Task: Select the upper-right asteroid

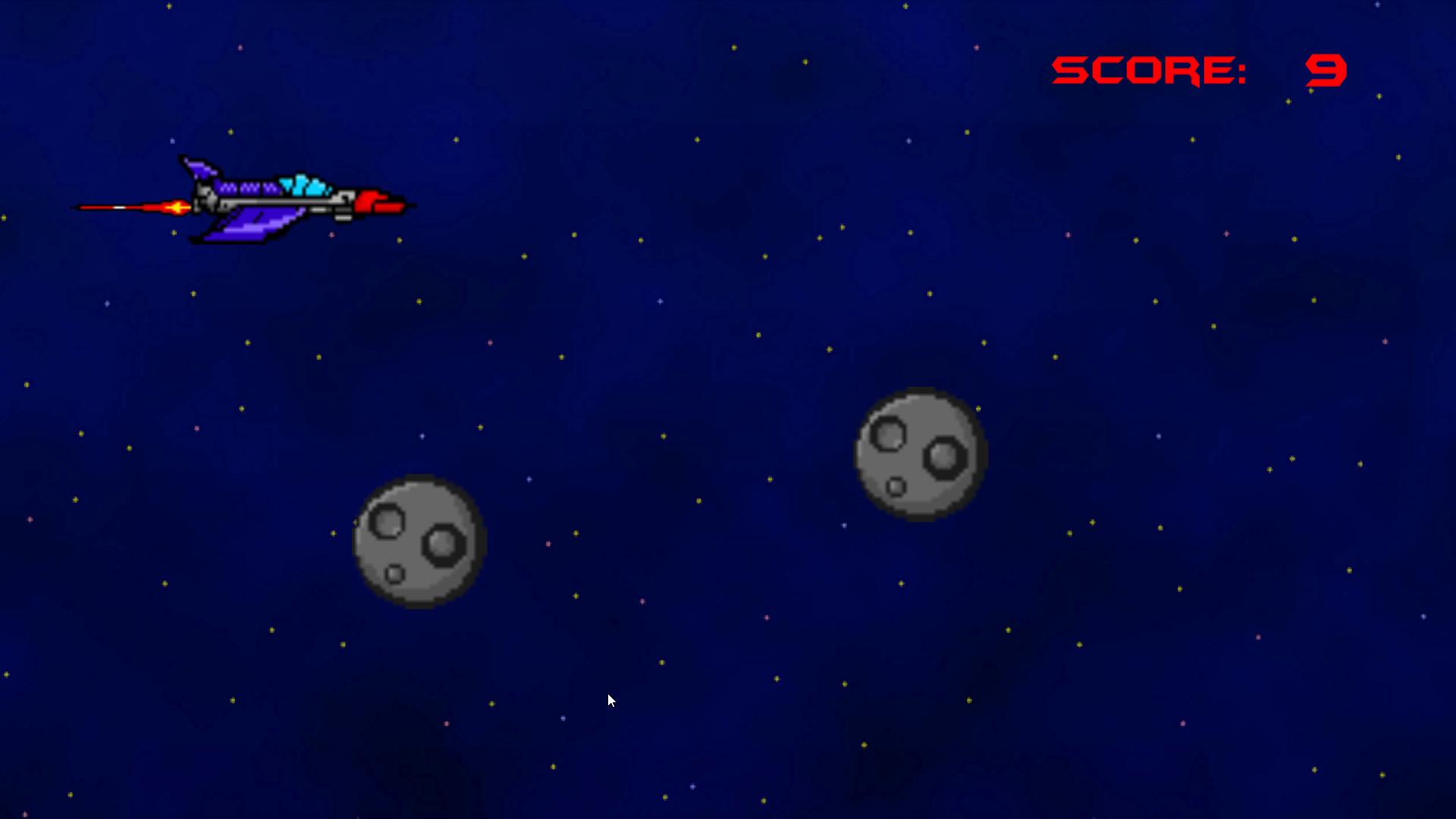Action: pos(918,455)
